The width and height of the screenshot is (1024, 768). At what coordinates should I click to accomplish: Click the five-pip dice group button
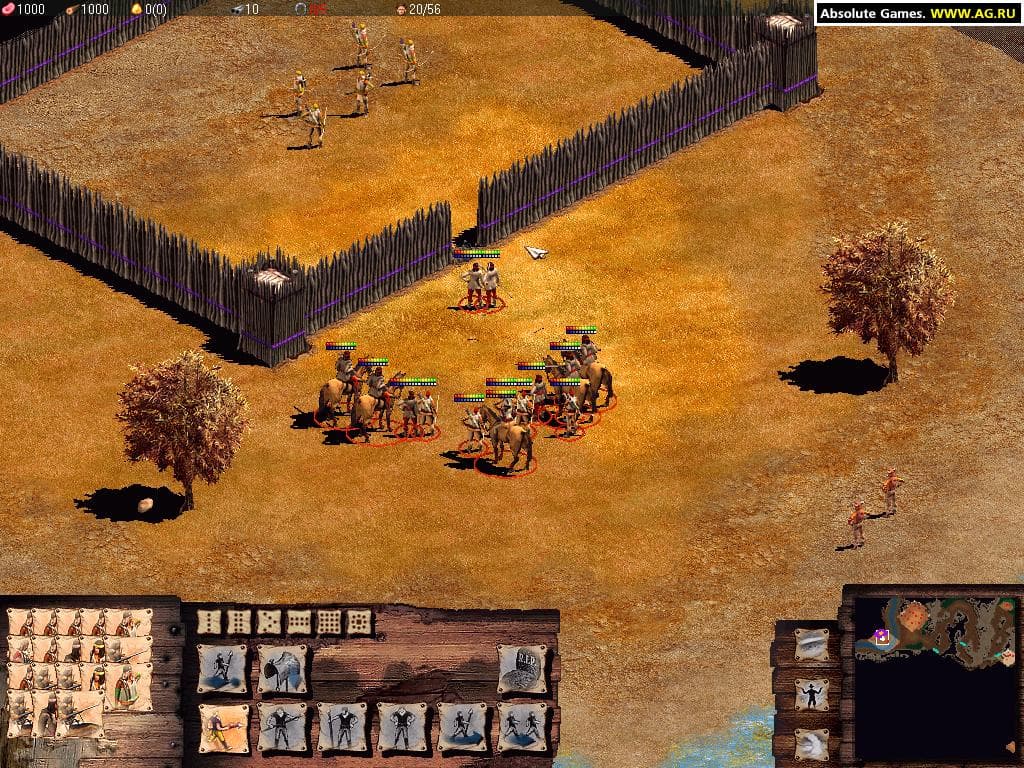pos(268,622)
